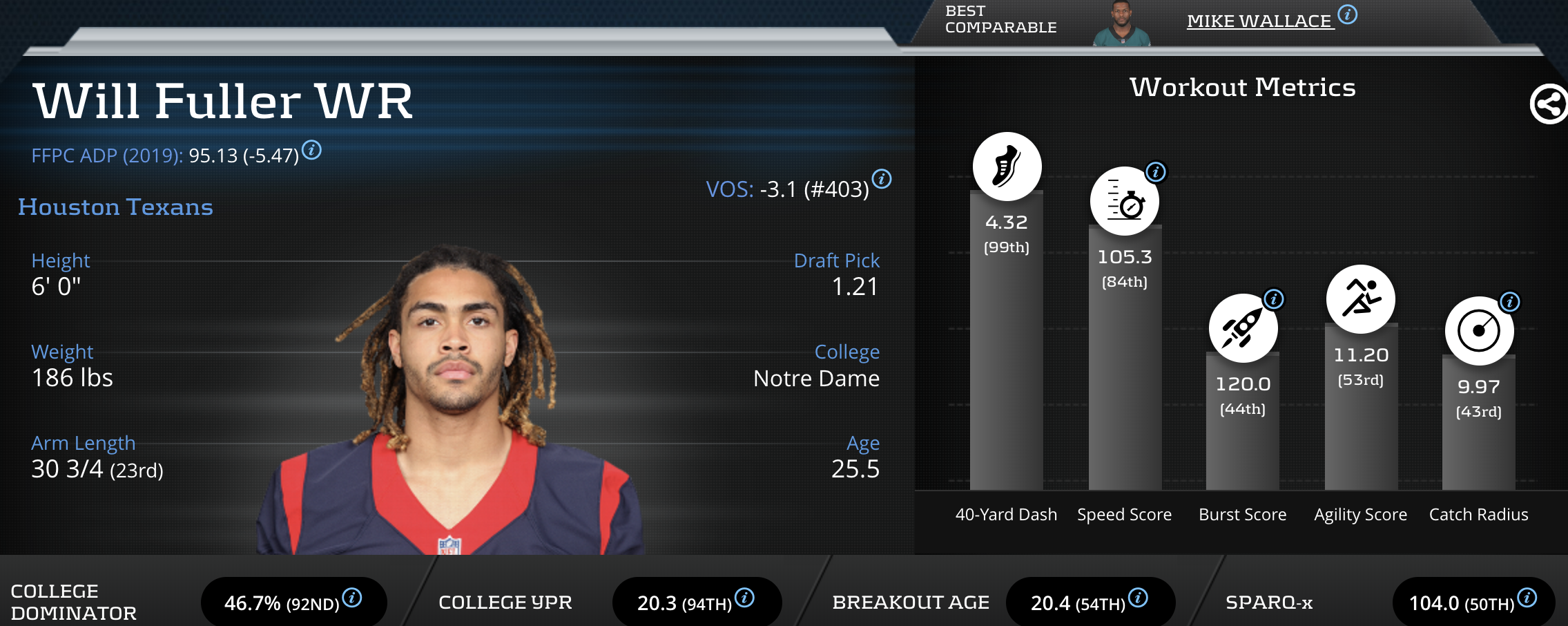
Task: Open College Dominator info tooltip
Action: pyautogui.click(x=352, y=598)
